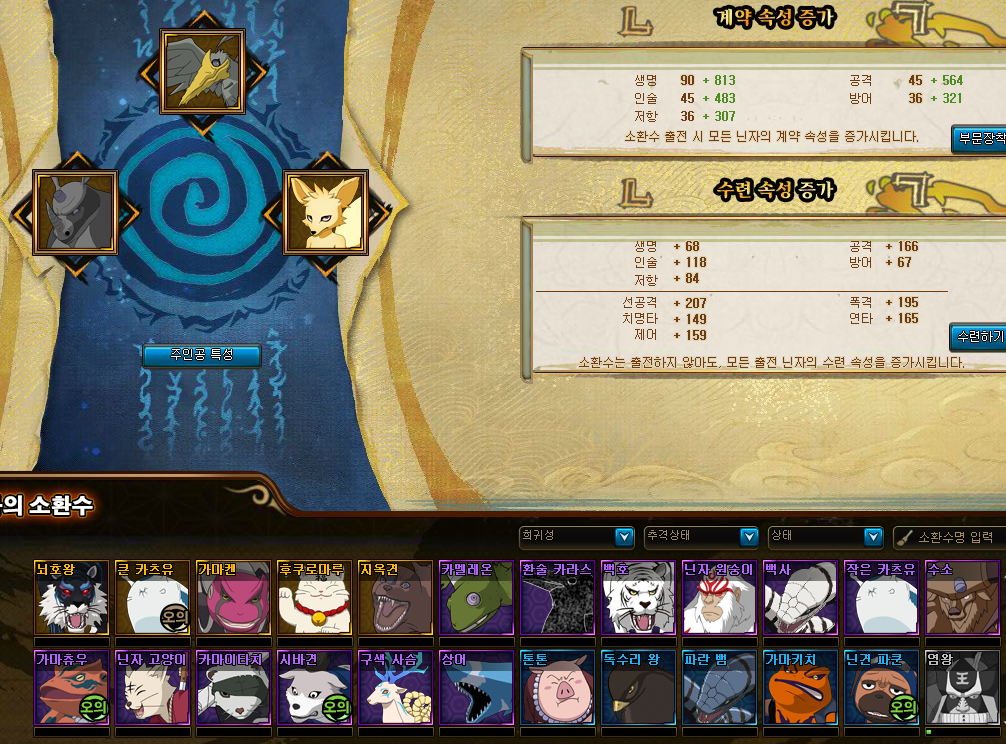Select the 상어 shark summon card
Viewport: 1006px width, 744px height.
click(x=476, y=688)
